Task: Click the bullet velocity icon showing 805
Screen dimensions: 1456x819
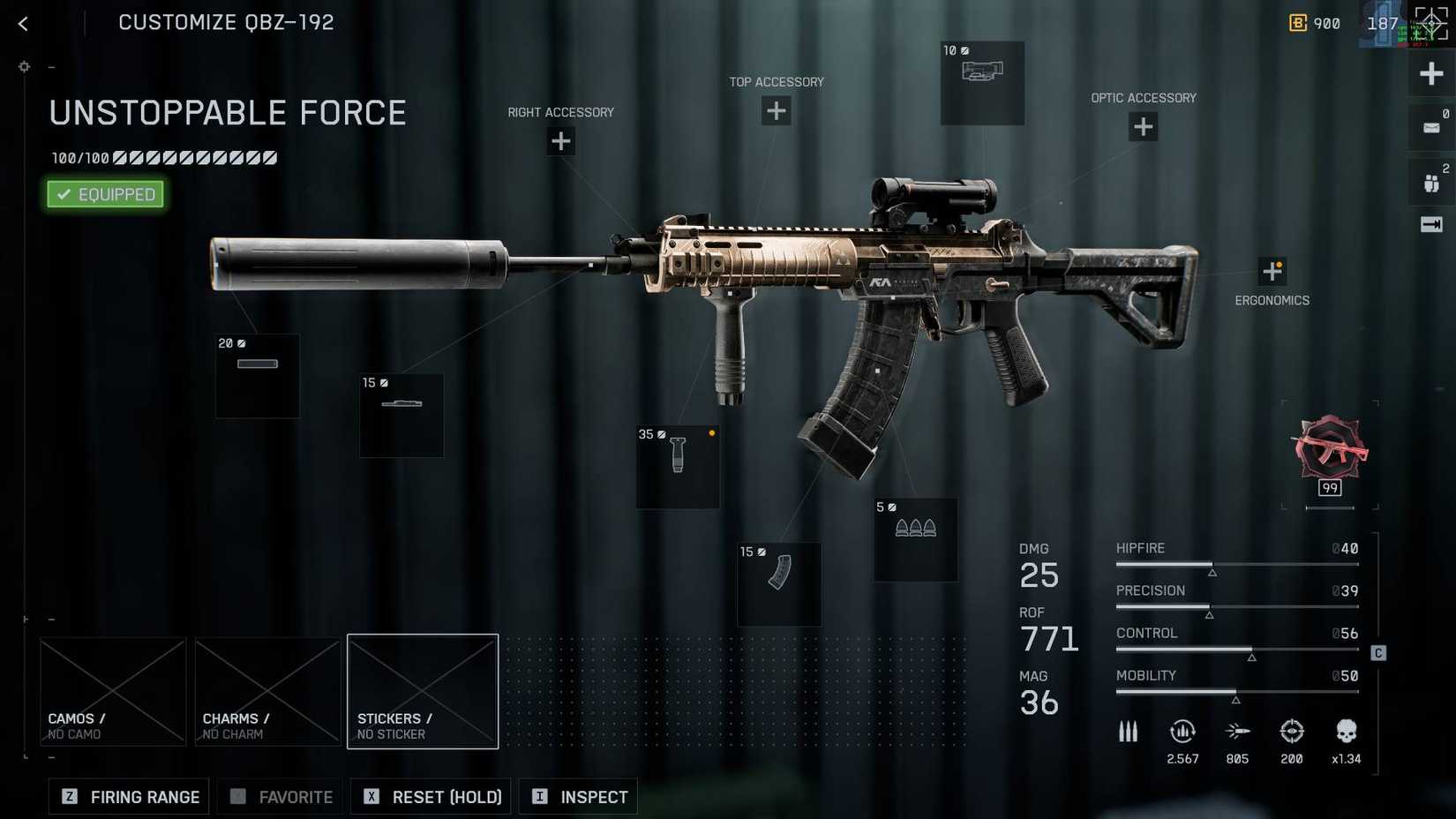Action: click(1237, 732)
